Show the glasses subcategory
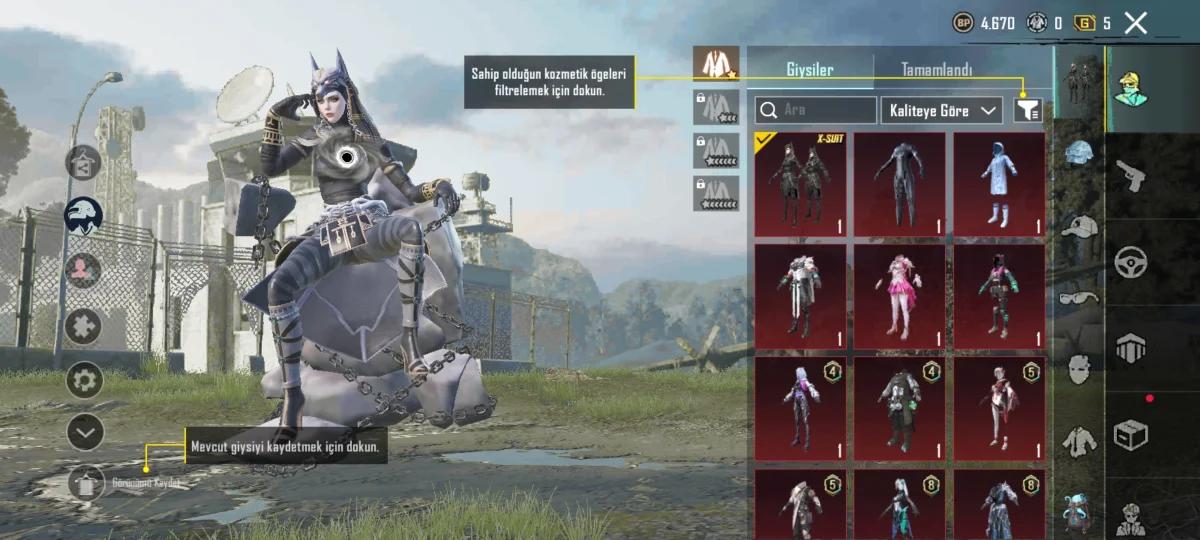The image size is (1200, 540). point(1079,297)
